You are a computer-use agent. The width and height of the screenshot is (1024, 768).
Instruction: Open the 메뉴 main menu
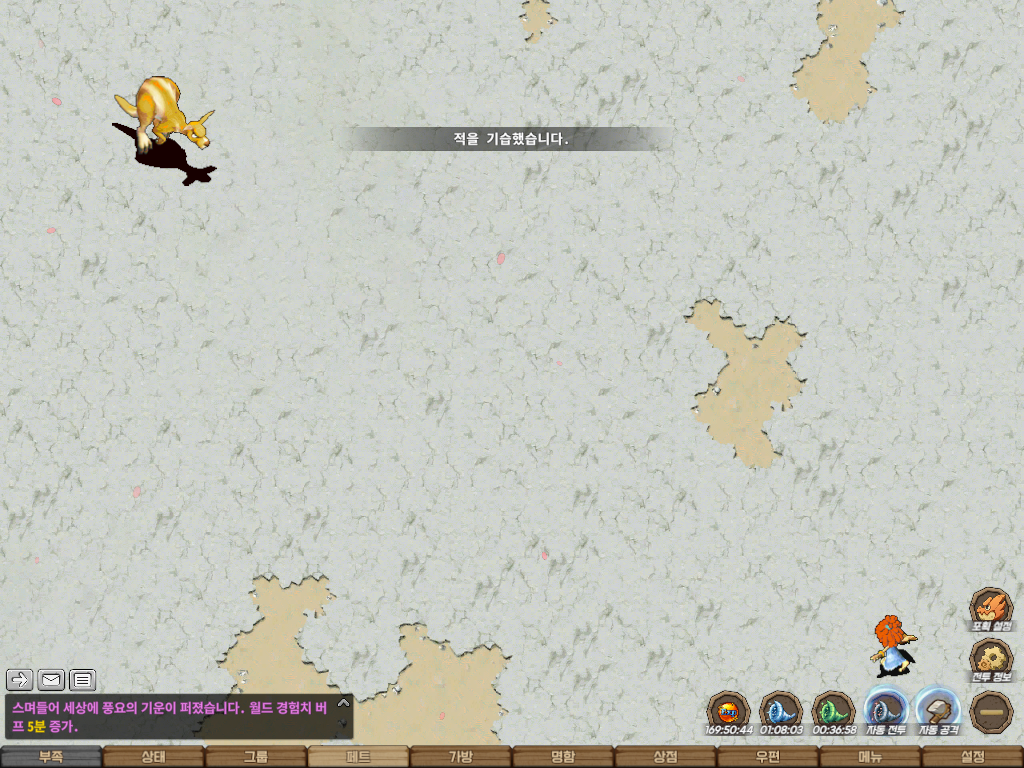[870, 757]
